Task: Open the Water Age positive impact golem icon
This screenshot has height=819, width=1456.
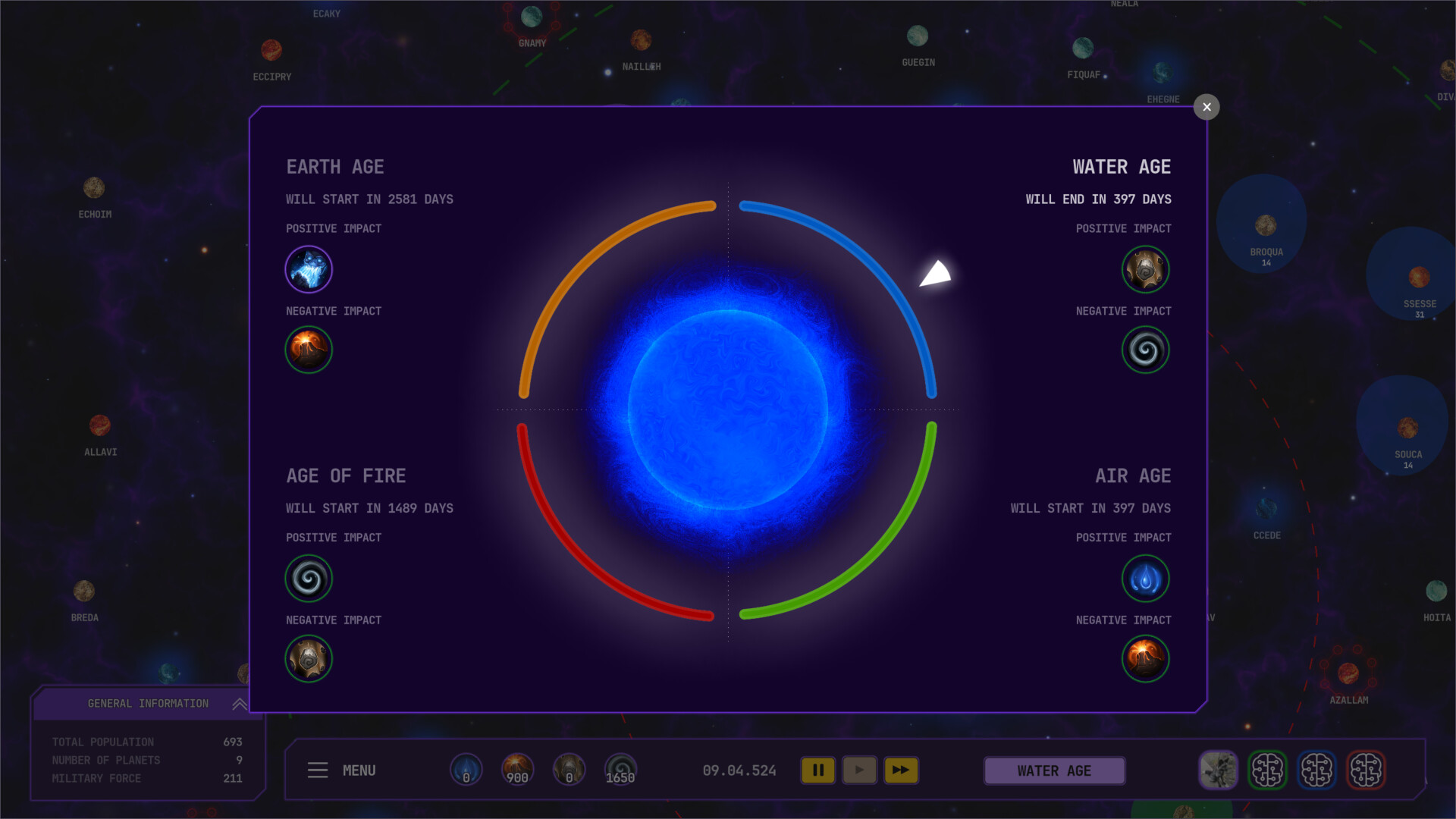Action: pyautogui.click(x=1146, y=268)
